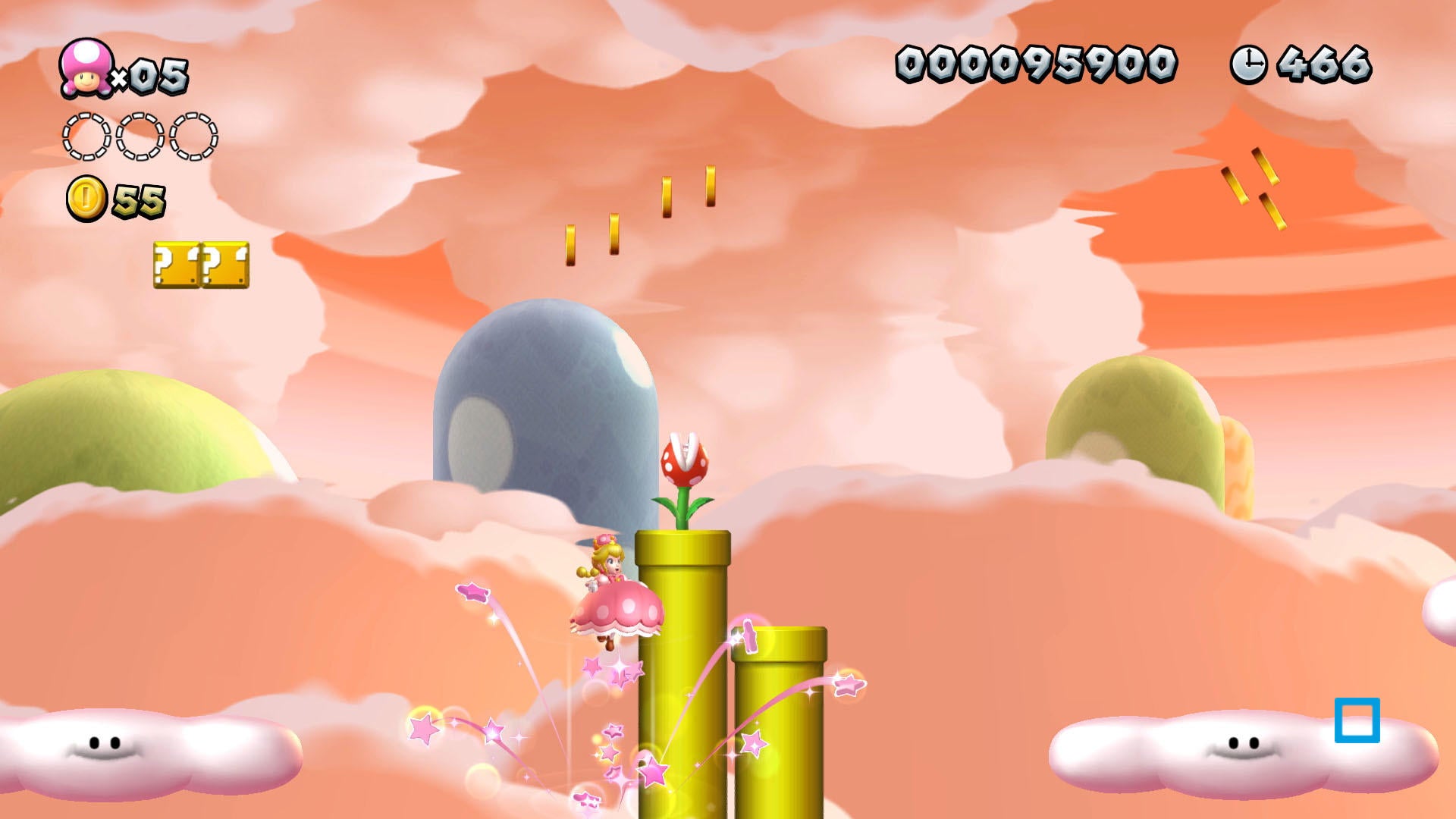Click the Toadette character head icon

click(86, 68)
